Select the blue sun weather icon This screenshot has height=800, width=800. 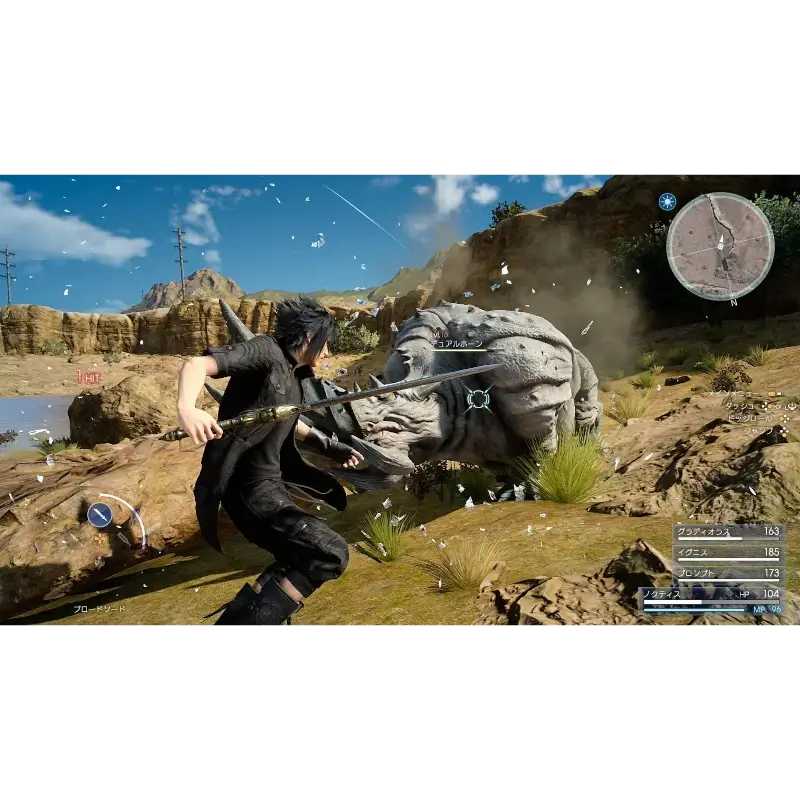[x=667, y=201]
